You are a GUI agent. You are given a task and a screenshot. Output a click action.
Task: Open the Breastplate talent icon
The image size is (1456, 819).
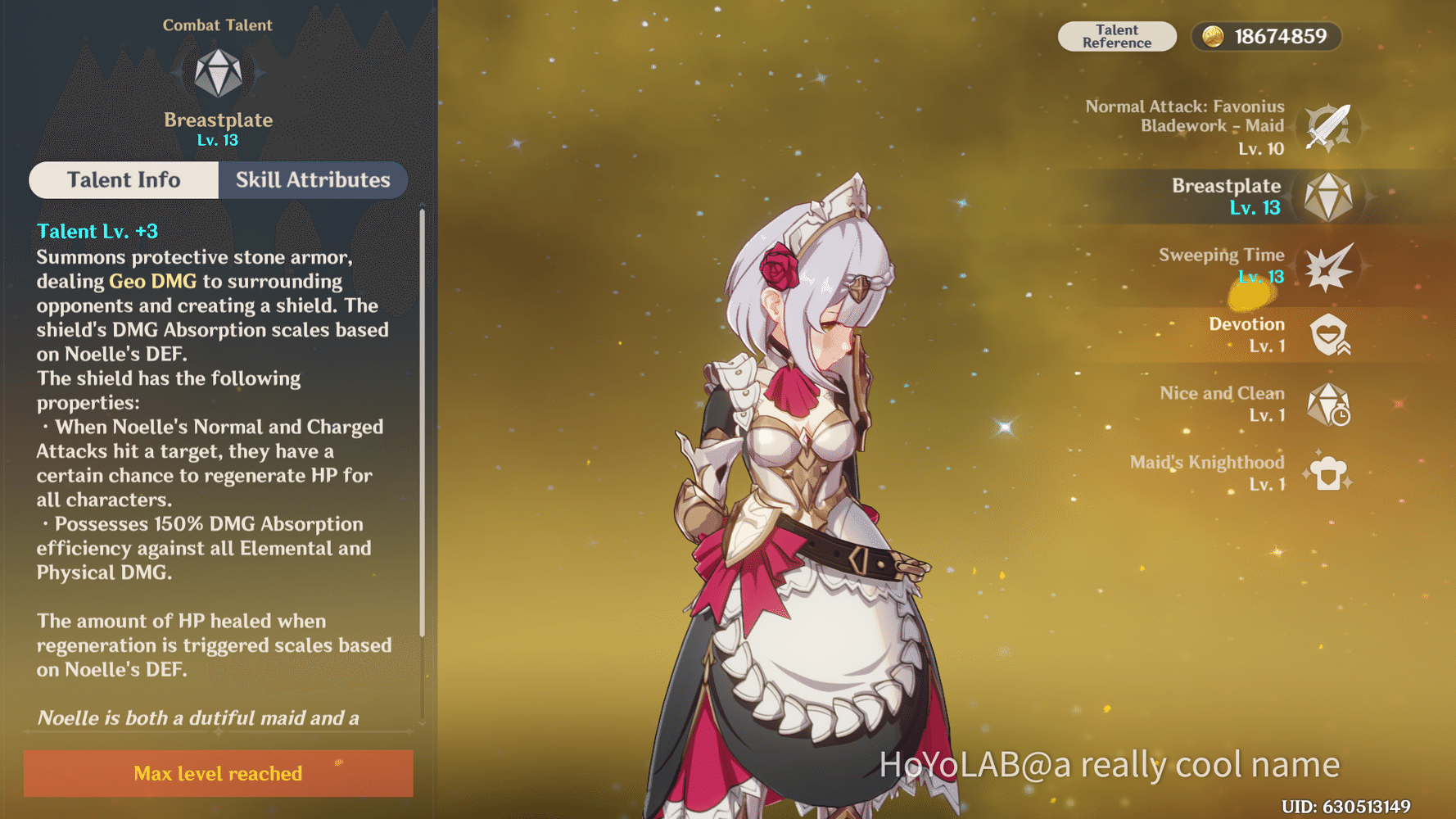tap(1328, 197)
